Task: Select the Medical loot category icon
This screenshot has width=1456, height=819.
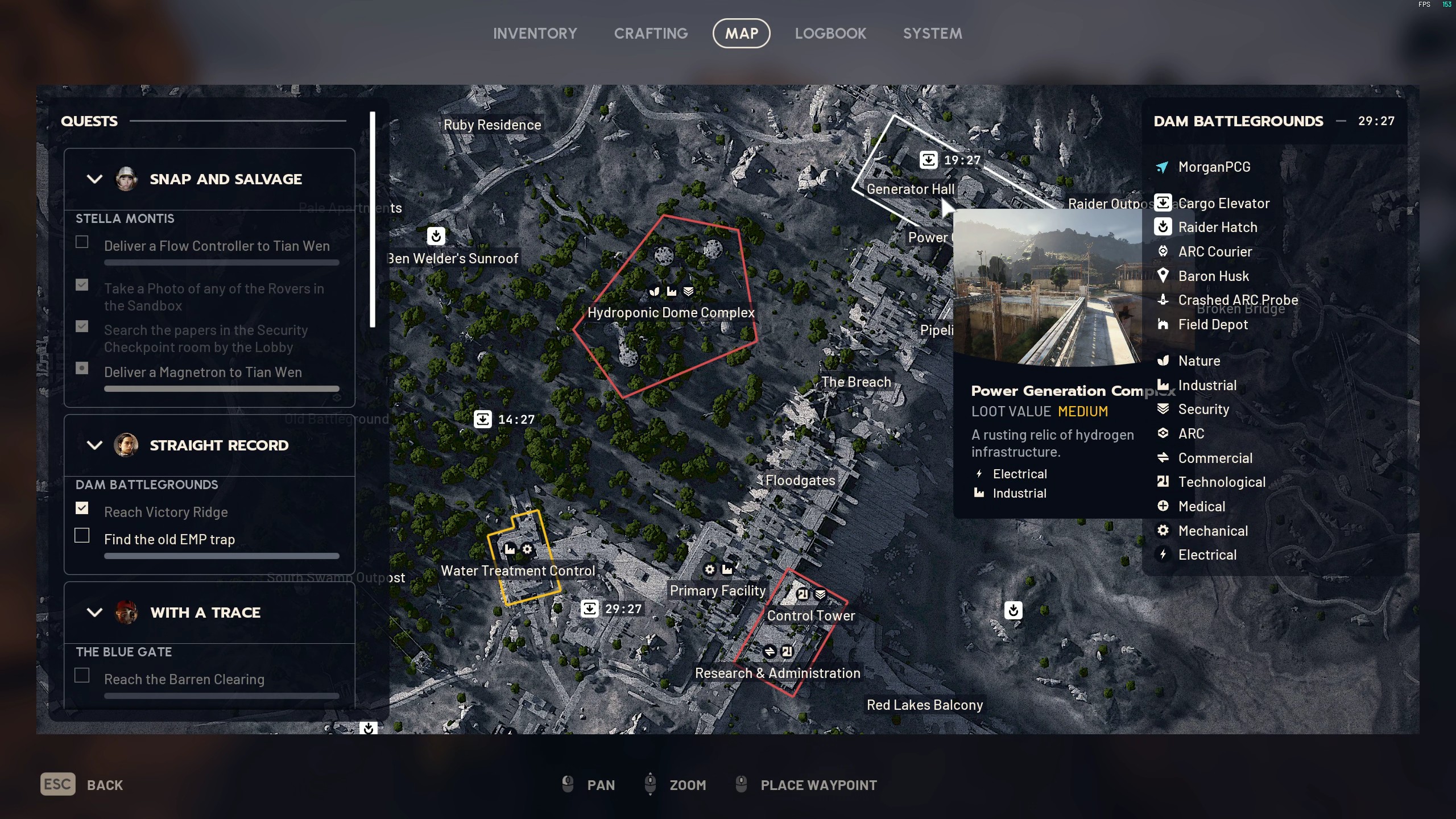Action: [1164, 506]
